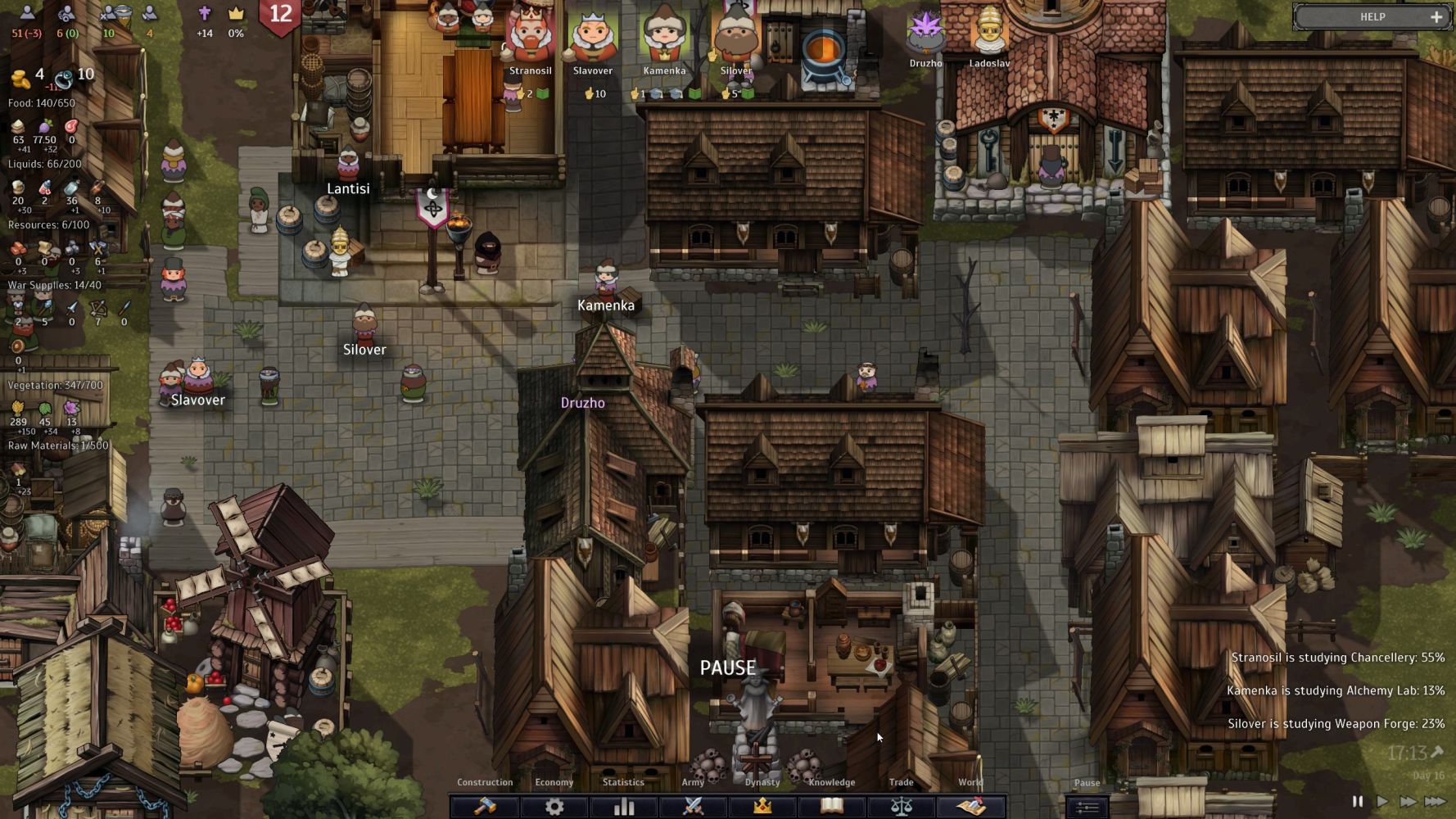Select Ladoslav's portrait

989,33
